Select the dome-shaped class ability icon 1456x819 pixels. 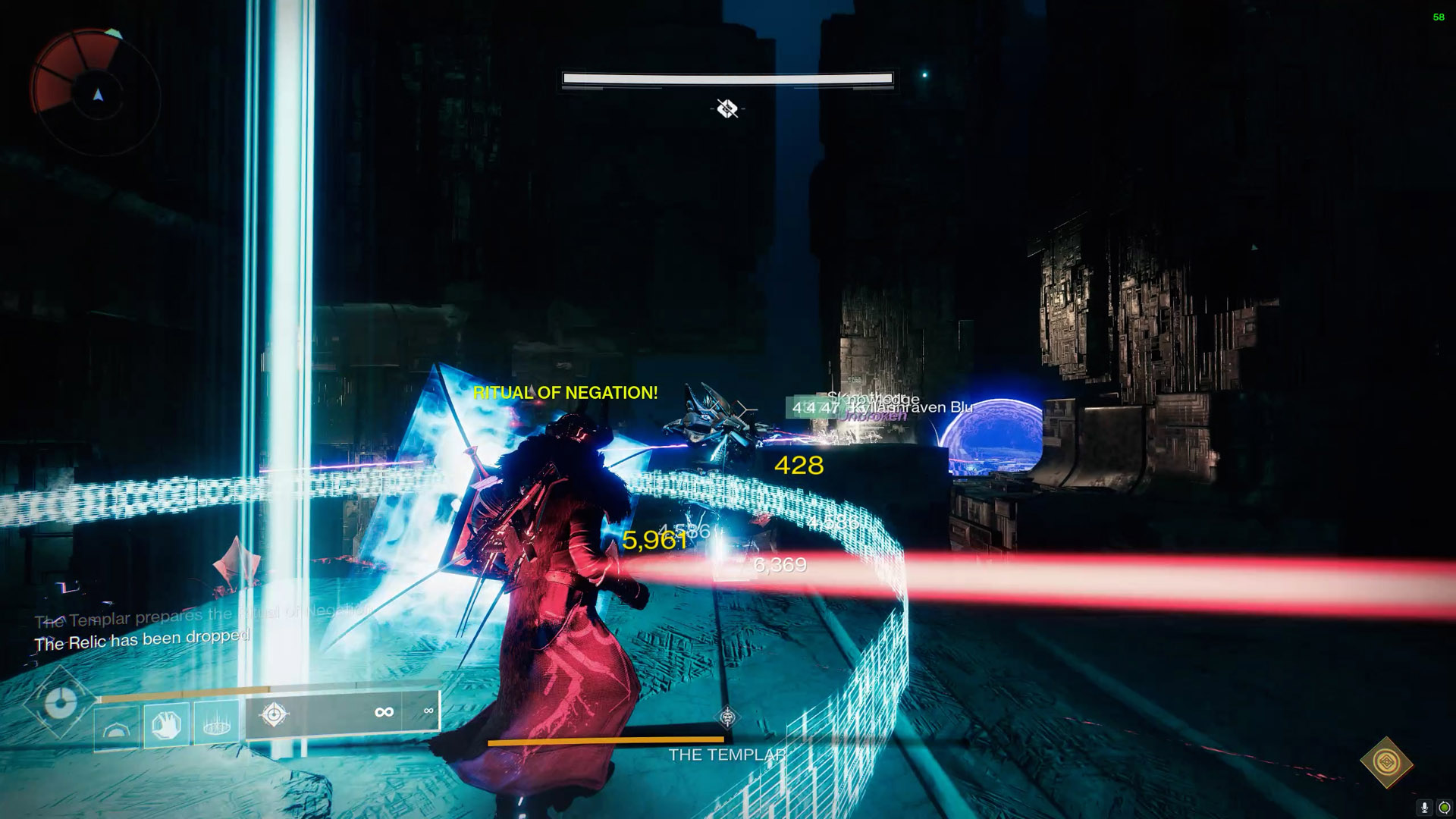click(x=117, y=729)
